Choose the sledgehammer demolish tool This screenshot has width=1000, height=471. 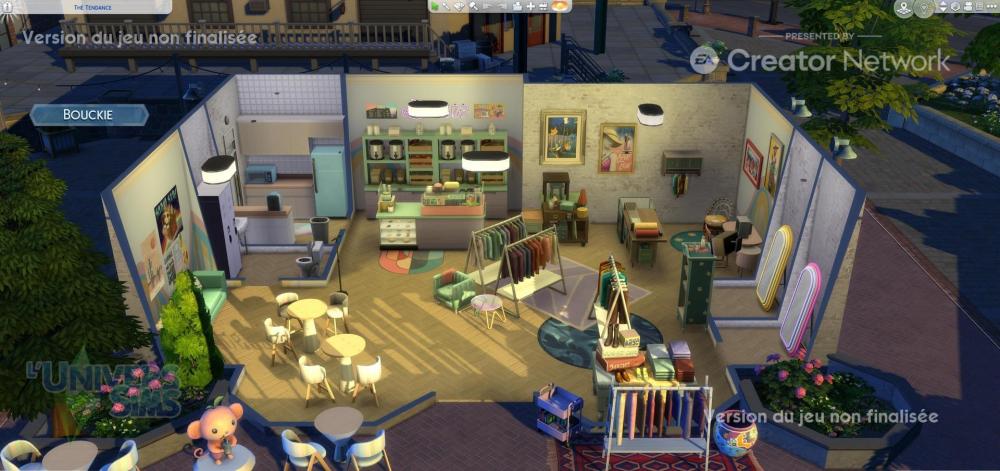473,6
